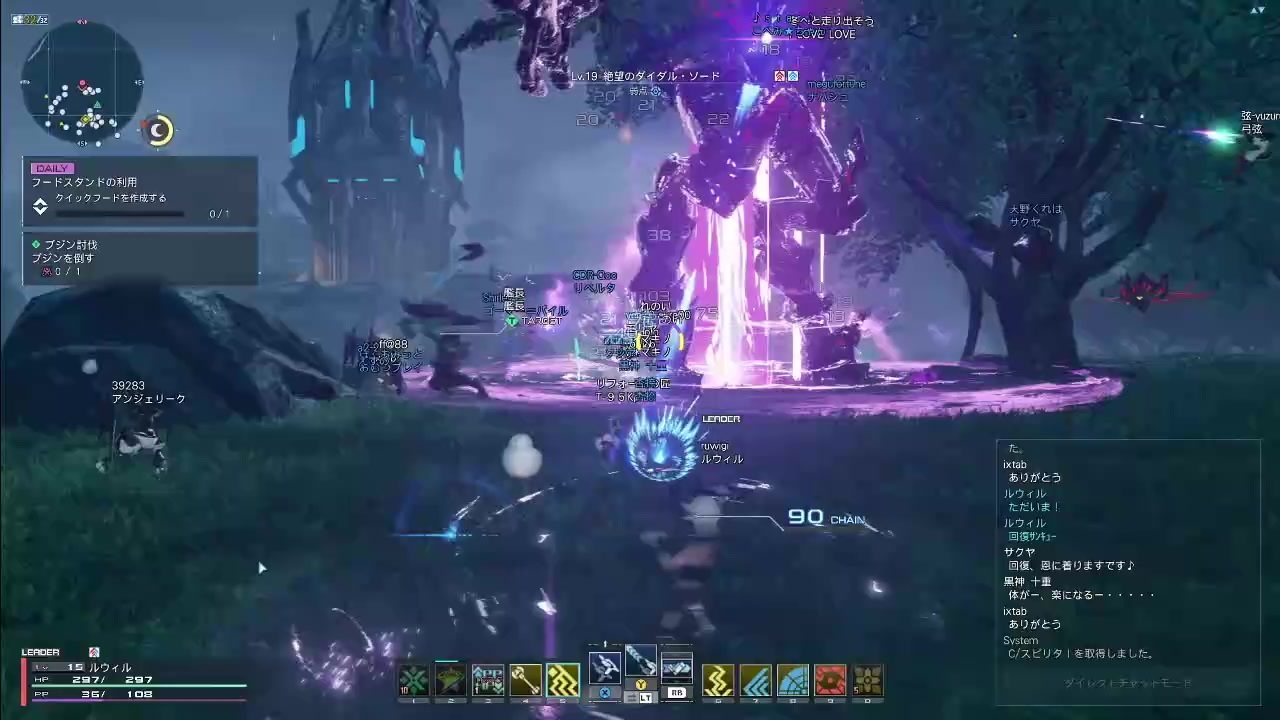The height and width of the screenshot is (720, 1280).
Task: Click the red skill icon in slot 9
Action: (828, 677)
